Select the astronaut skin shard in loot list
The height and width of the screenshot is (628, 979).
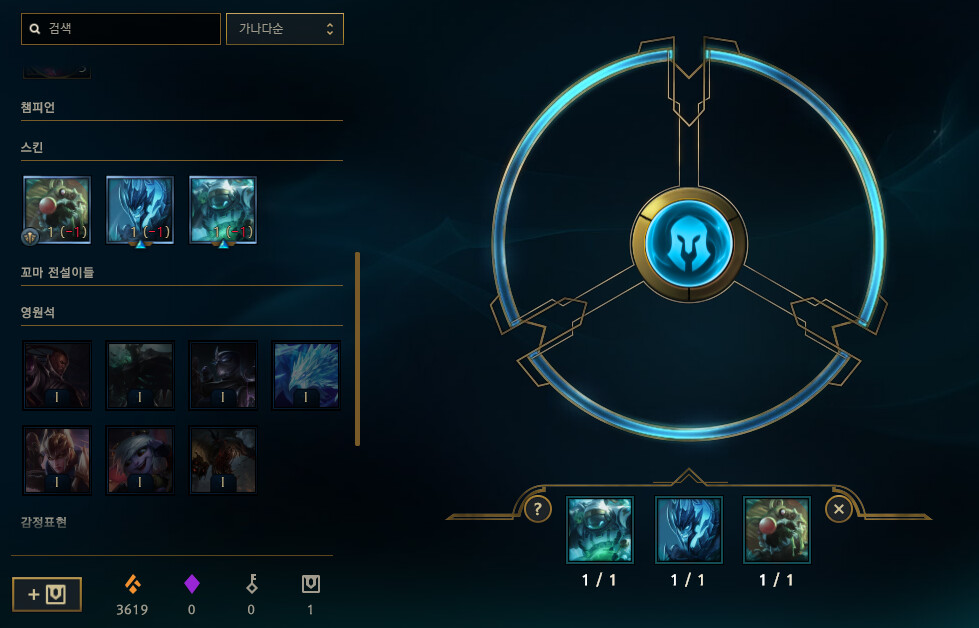(223, 210)
